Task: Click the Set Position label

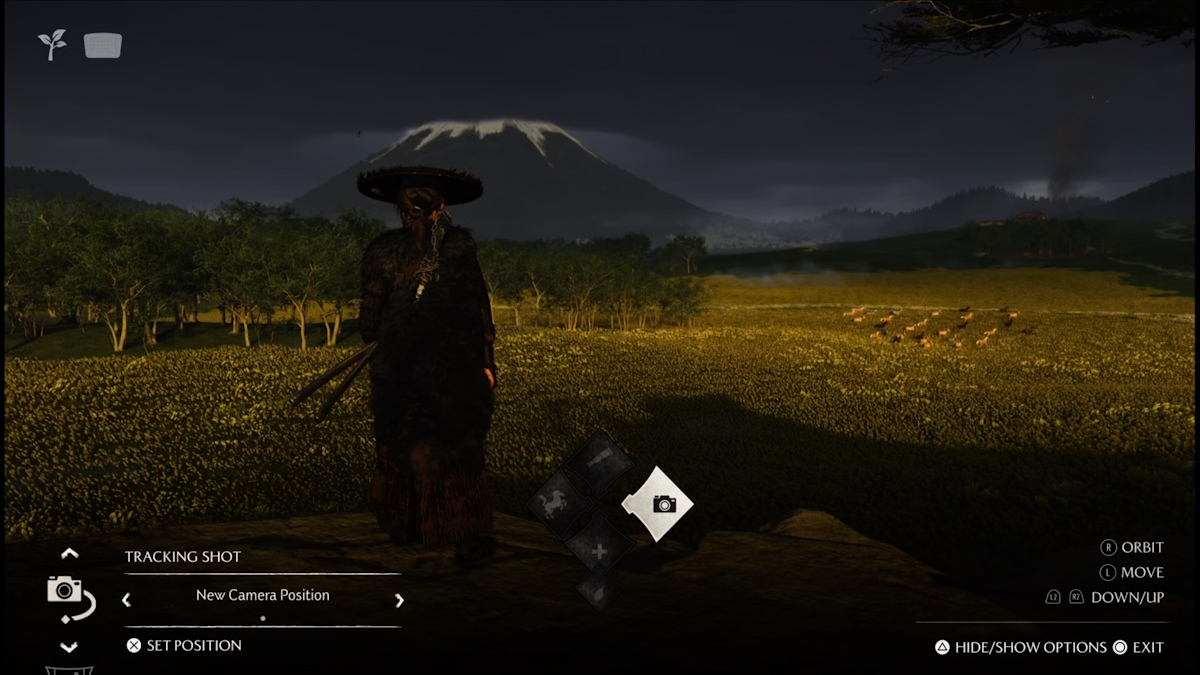Action: 193,646
